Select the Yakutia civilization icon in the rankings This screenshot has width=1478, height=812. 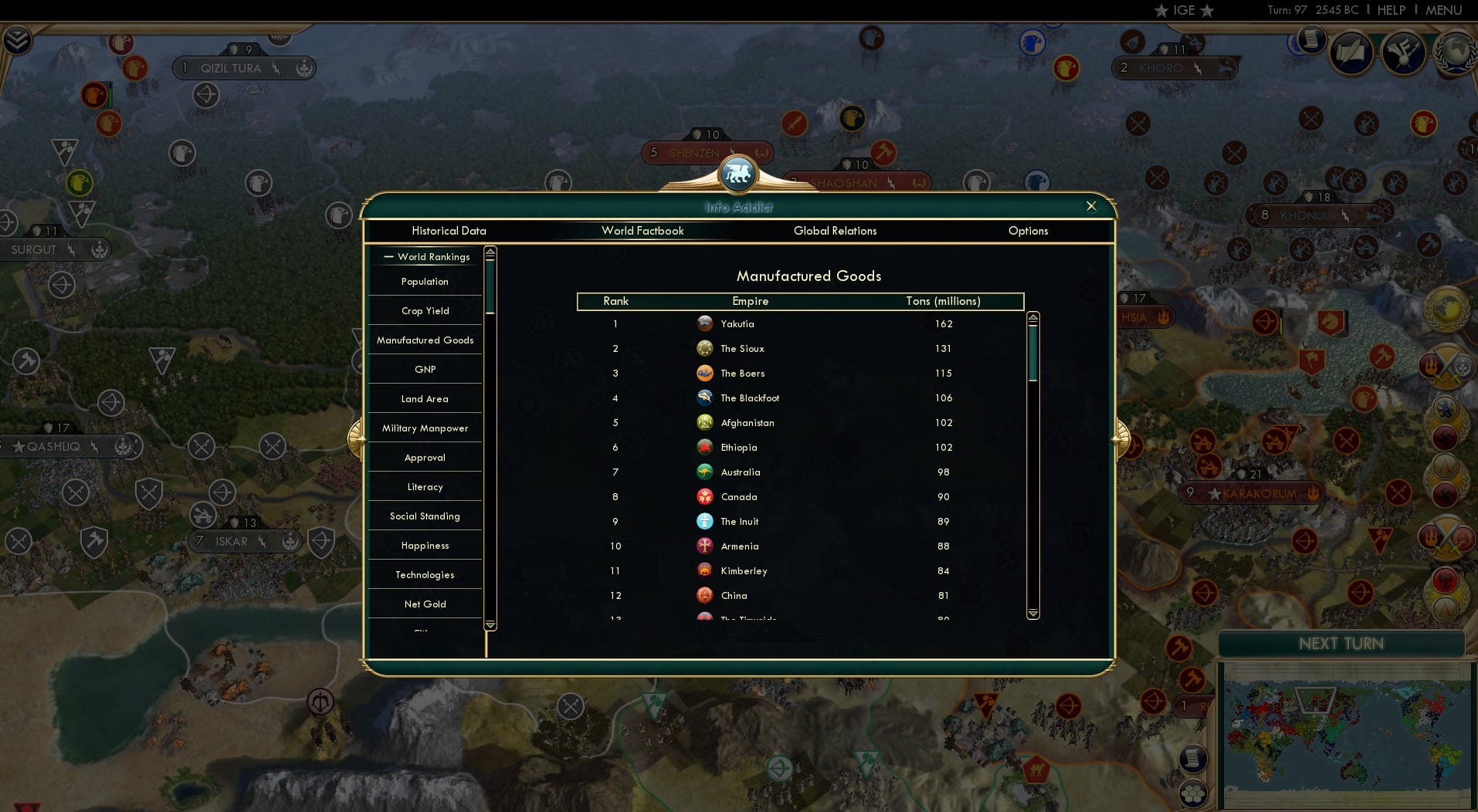point(705,323)
